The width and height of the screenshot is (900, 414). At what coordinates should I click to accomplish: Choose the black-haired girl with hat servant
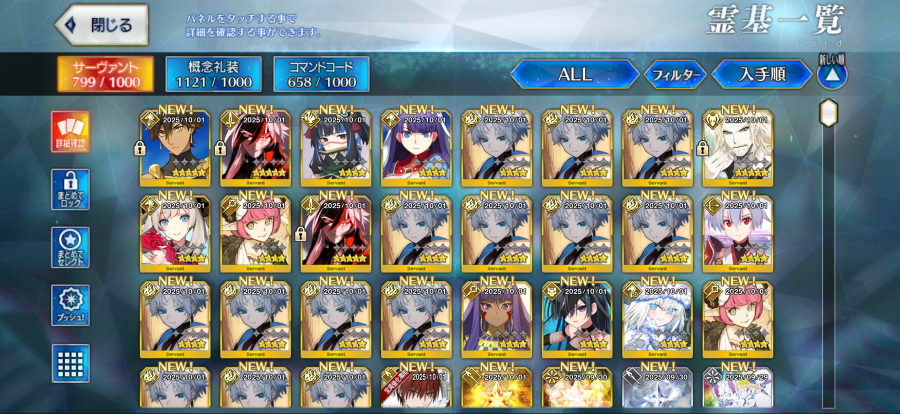pos(336,148)
